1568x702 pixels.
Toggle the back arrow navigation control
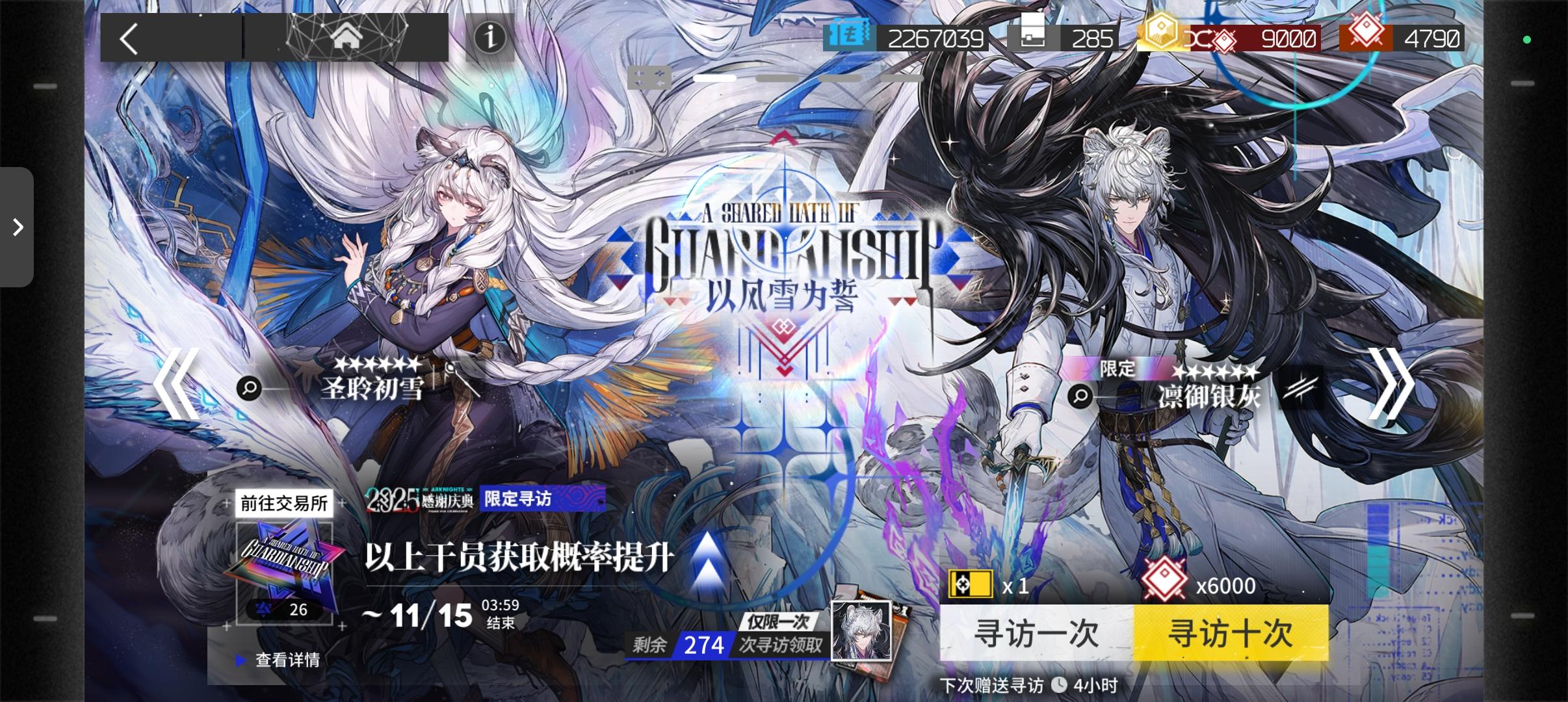pyautogui.click(x=127, y=38)
